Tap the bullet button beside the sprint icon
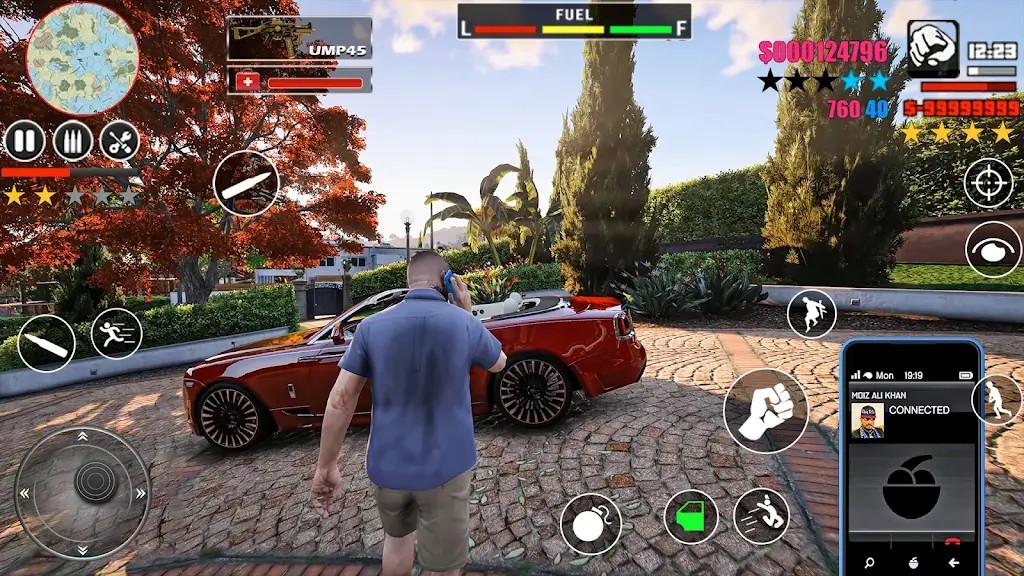 tap(46, 343)
